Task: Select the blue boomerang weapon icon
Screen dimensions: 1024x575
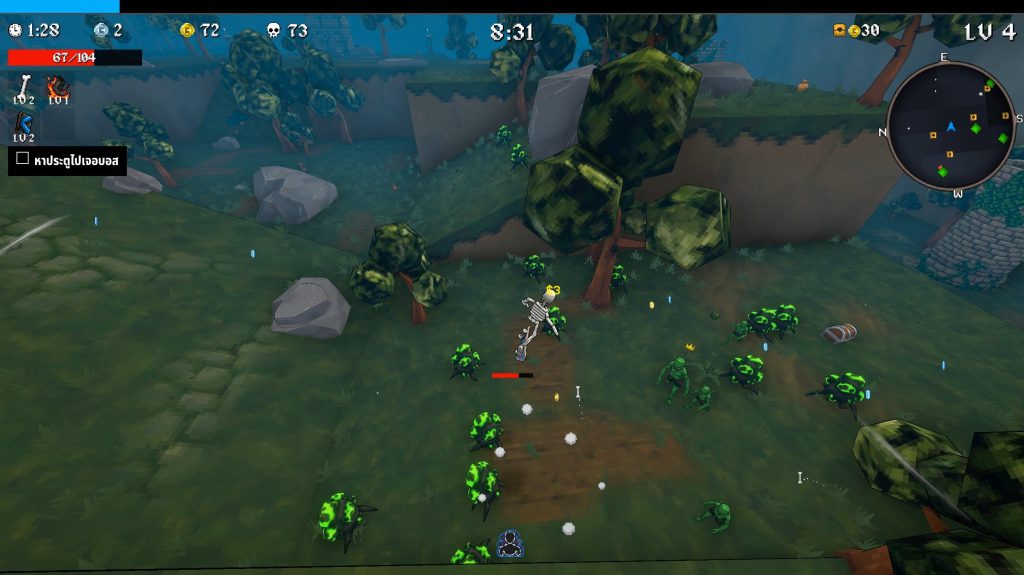Action: (x=24, y=124)
